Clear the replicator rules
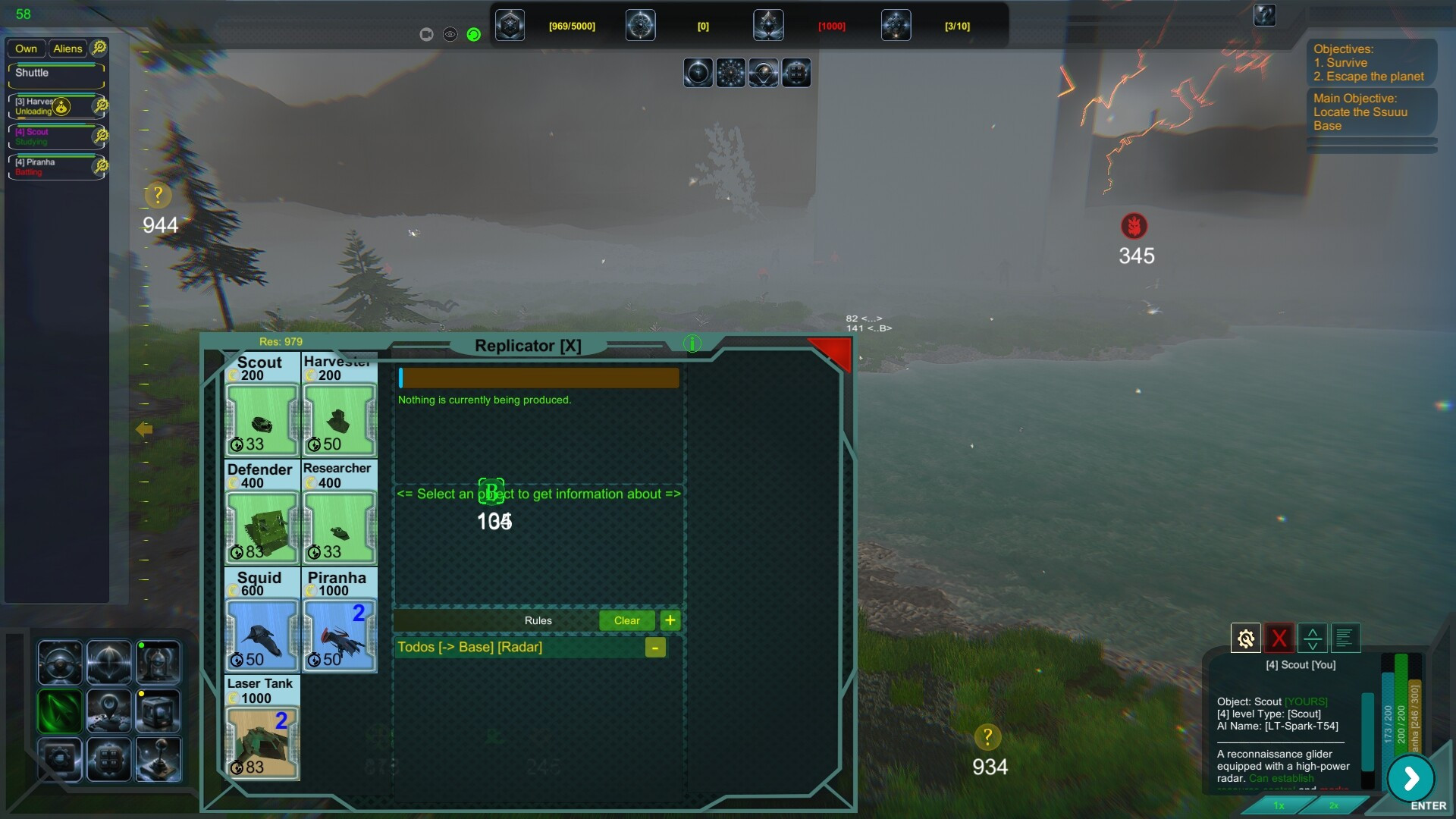 tap(626, 620)
